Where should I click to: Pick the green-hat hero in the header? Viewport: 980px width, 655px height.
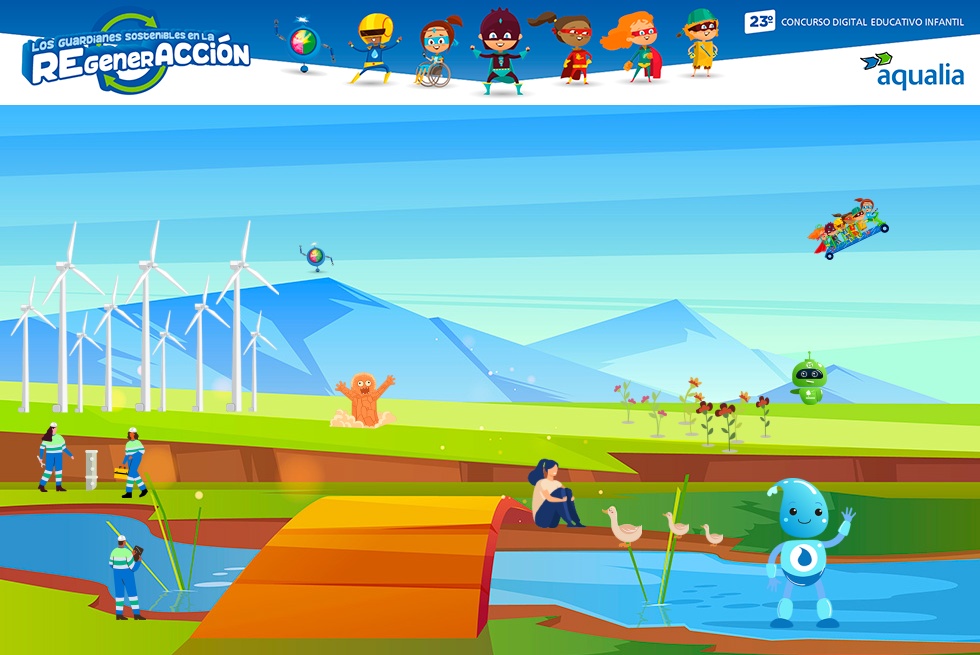tap(699, 43)
